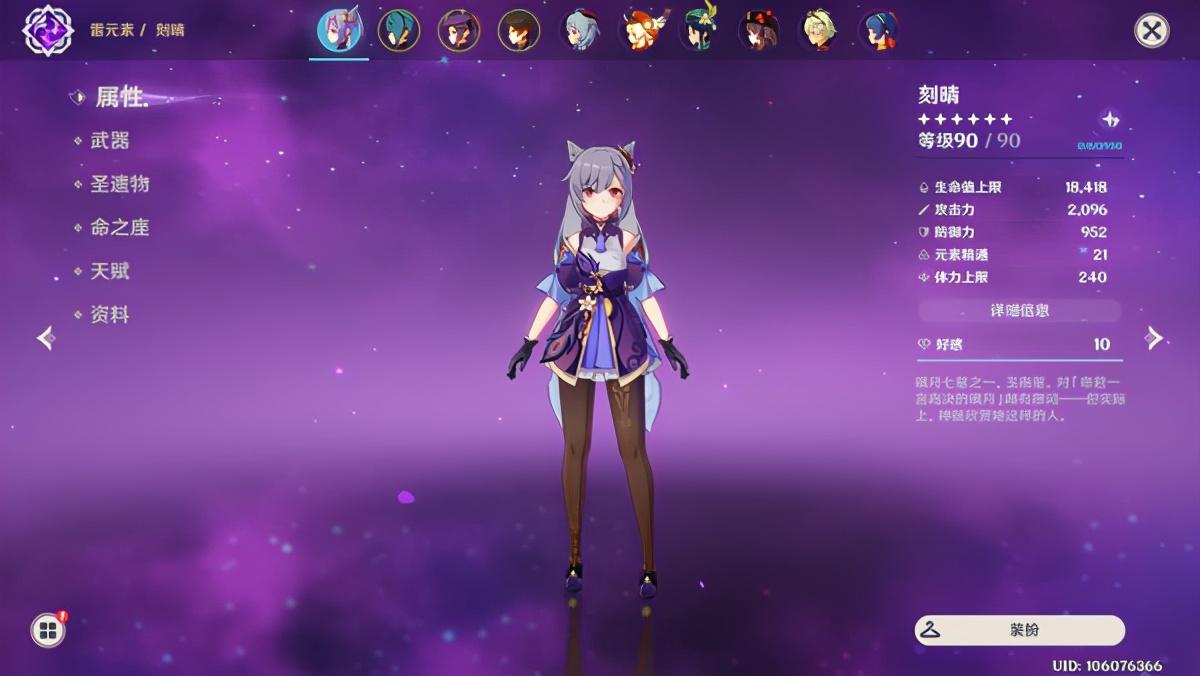Choose Venti's portrait with the green flowered hat
The height and width of the screenshot is (676, 1200).
coord(700,31)
